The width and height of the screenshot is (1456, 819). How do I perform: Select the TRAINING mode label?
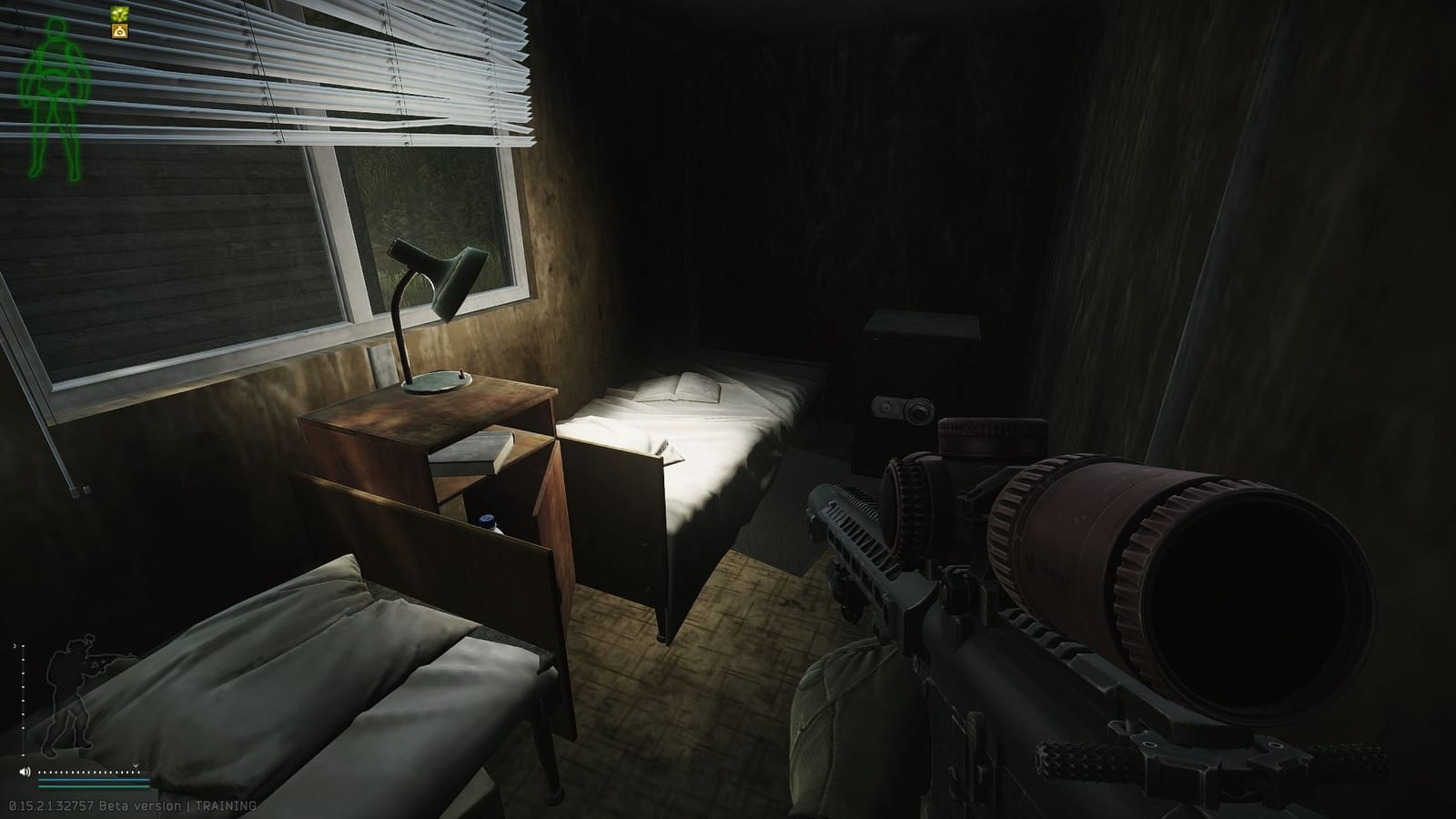226,804
